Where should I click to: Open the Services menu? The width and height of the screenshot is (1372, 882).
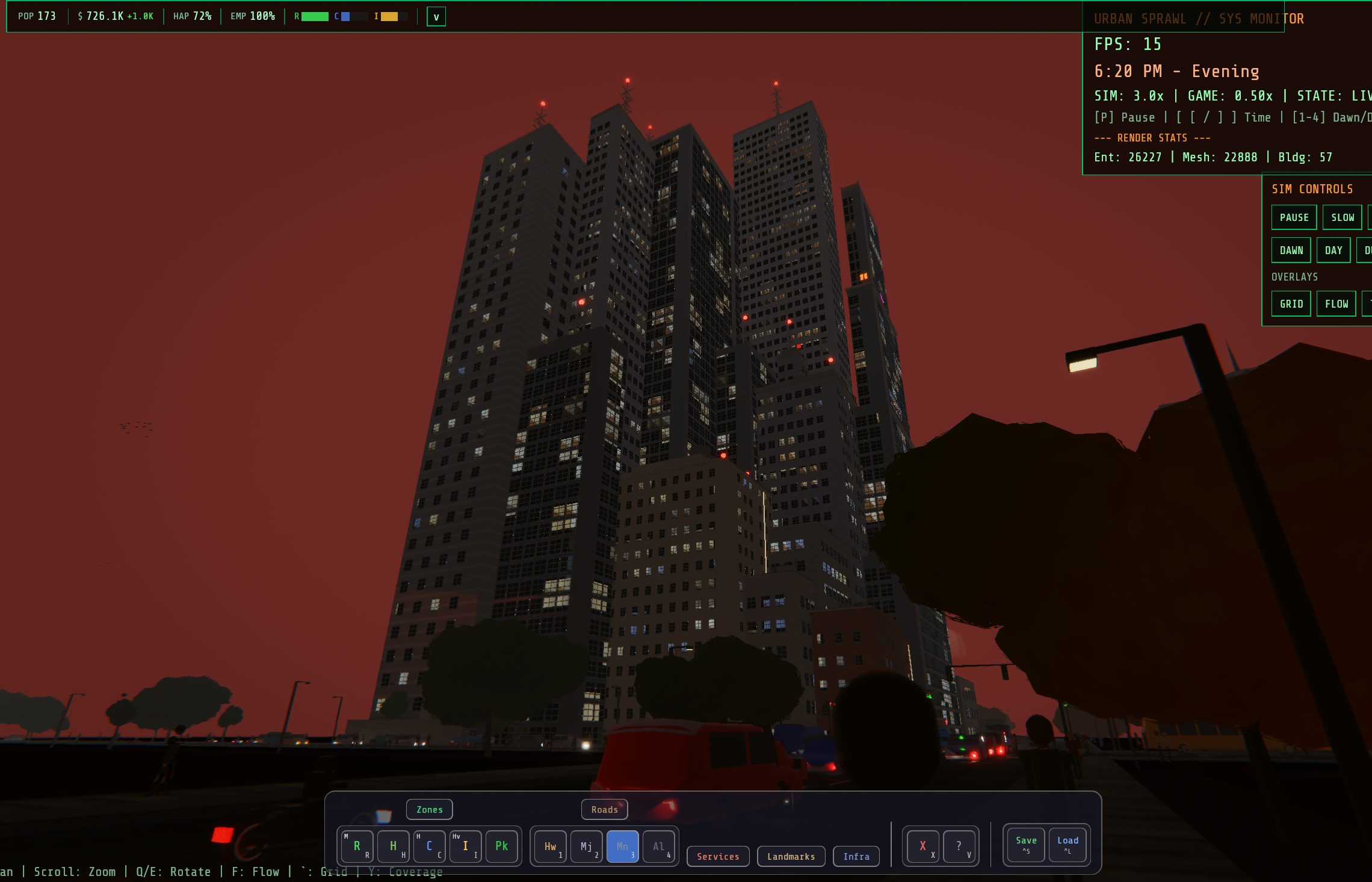(717, 856)
